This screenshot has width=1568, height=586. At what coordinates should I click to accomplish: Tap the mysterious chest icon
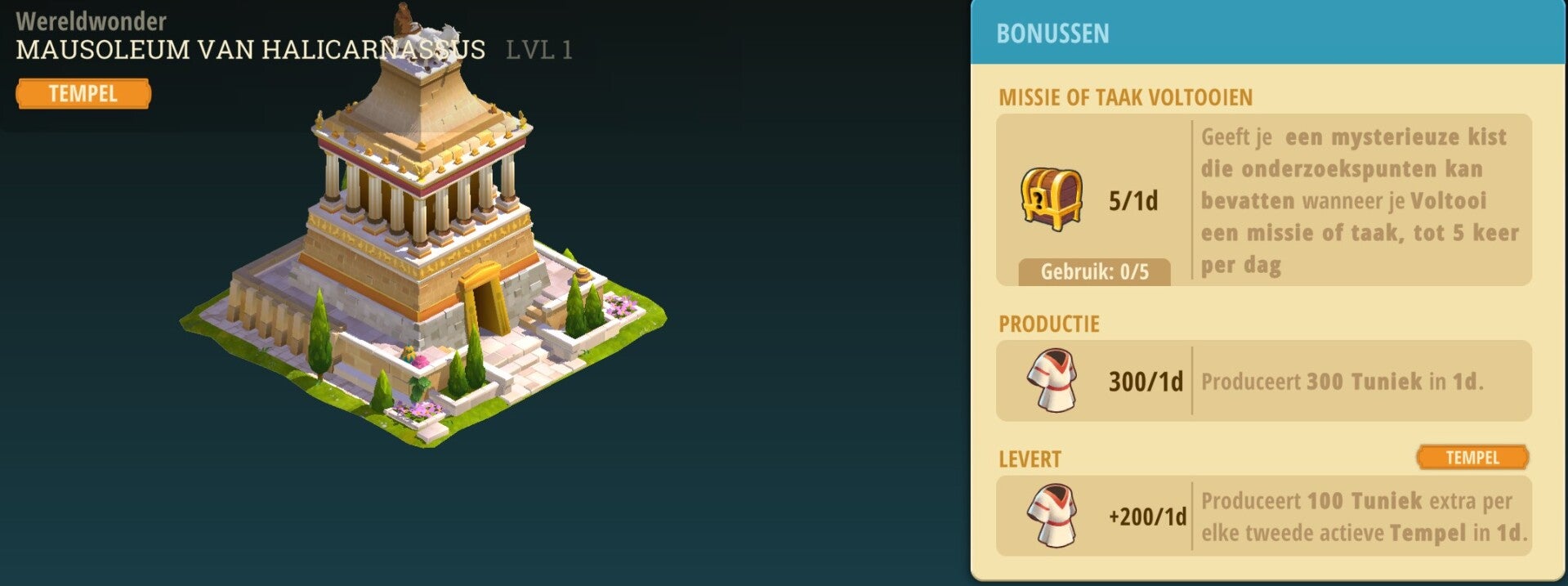[1052, 199]
